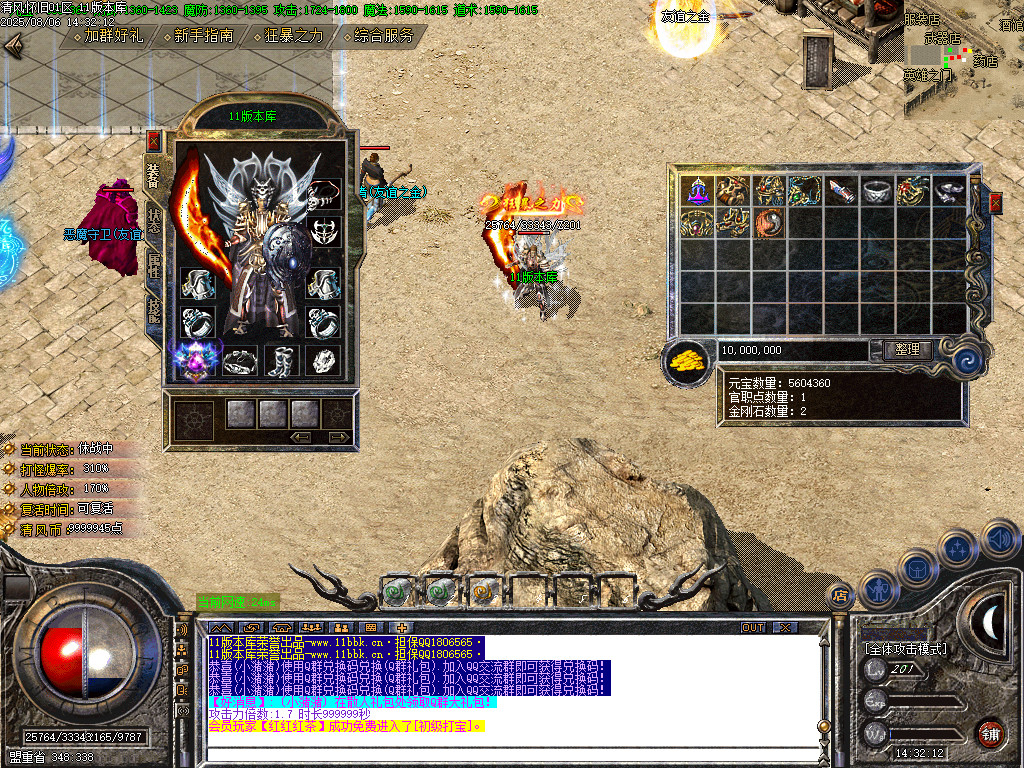The width and height of the screenshot is (1024, 768).
Task: Click the equipped belt slot
Action: pos(239,361)
